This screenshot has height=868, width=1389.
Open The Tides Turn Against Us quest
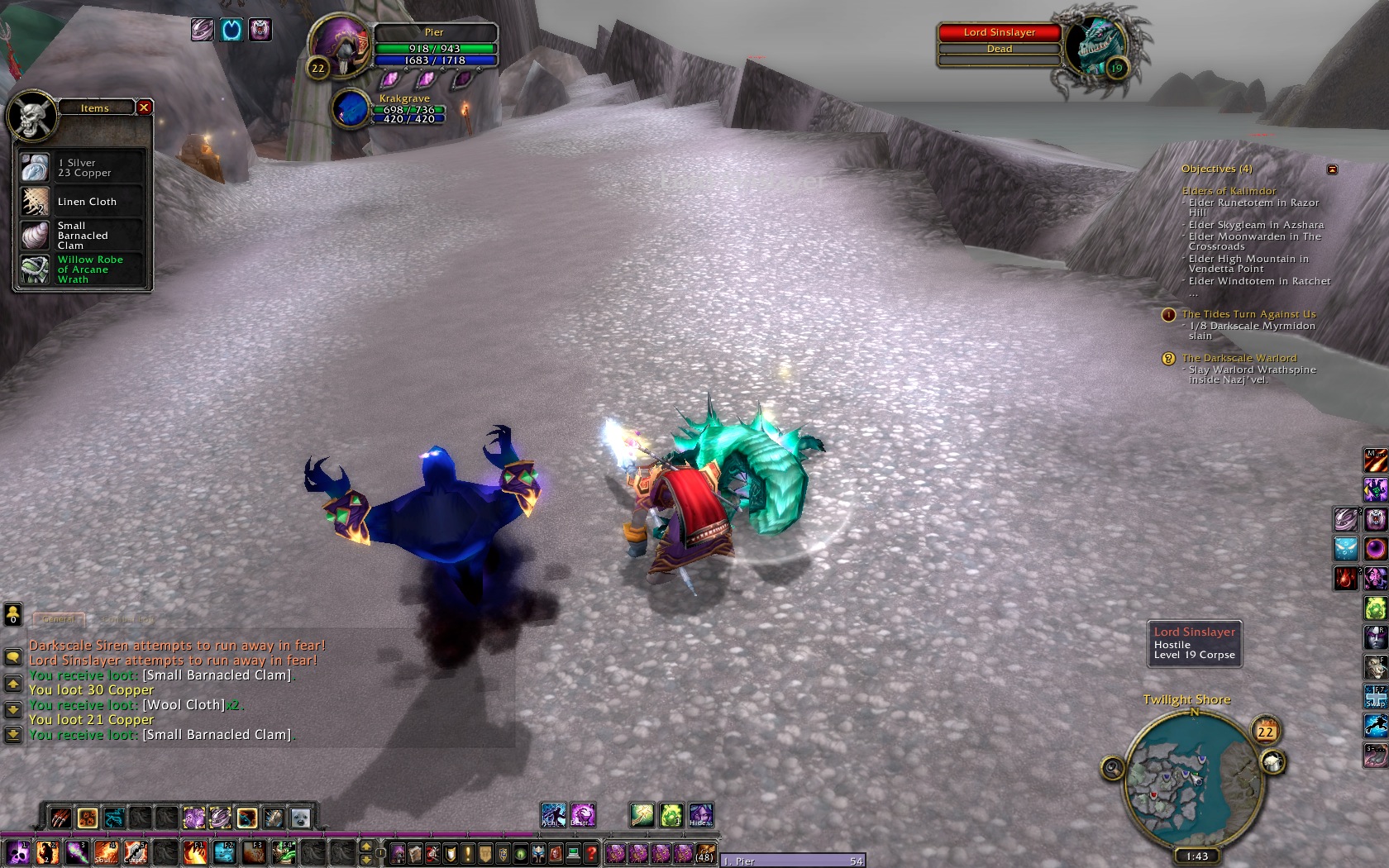(1248, 314)
